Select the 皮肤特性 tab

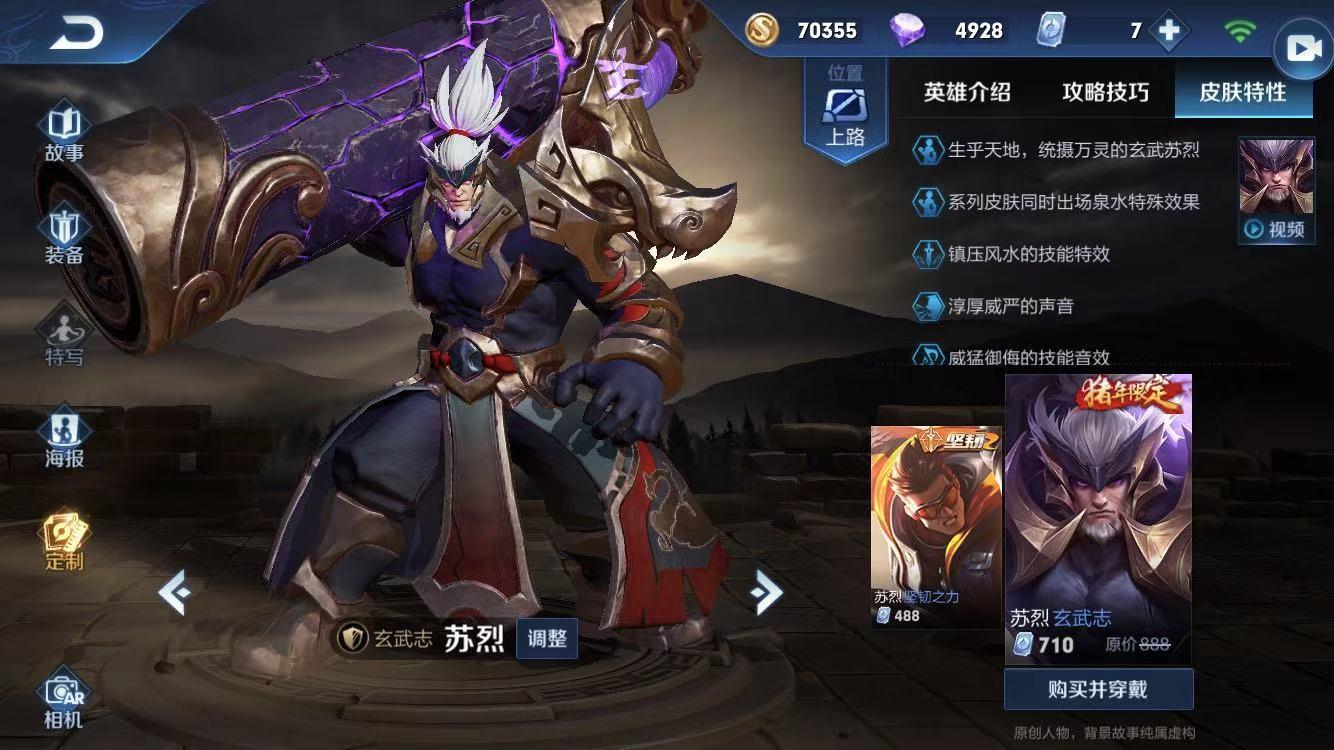click(1243, 92)
